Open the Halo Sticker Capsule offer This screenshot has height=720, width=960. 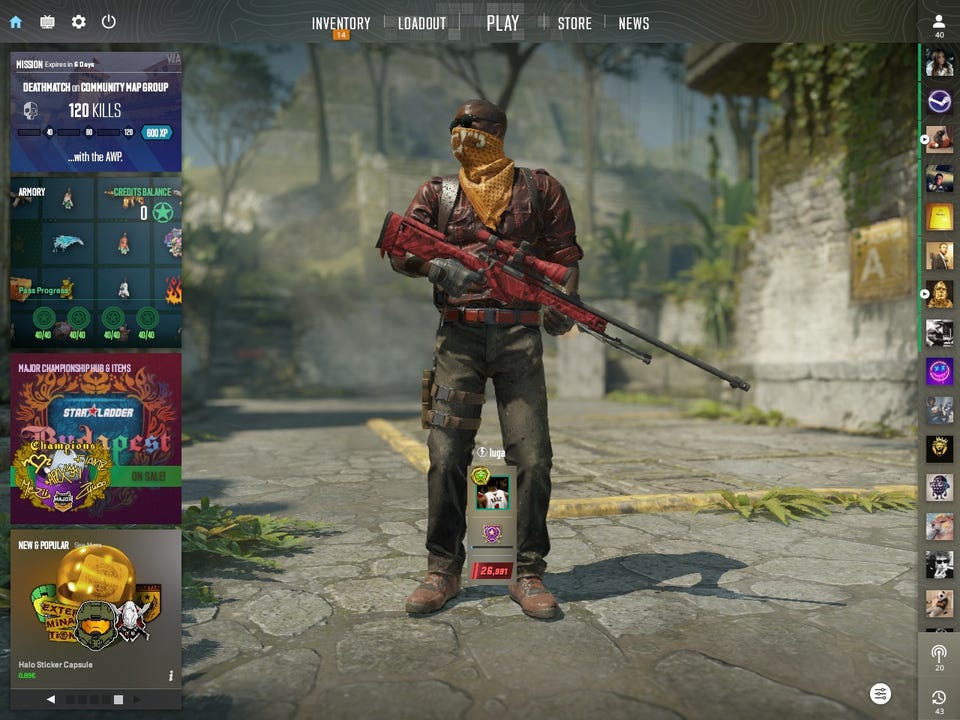coord(96,607)
